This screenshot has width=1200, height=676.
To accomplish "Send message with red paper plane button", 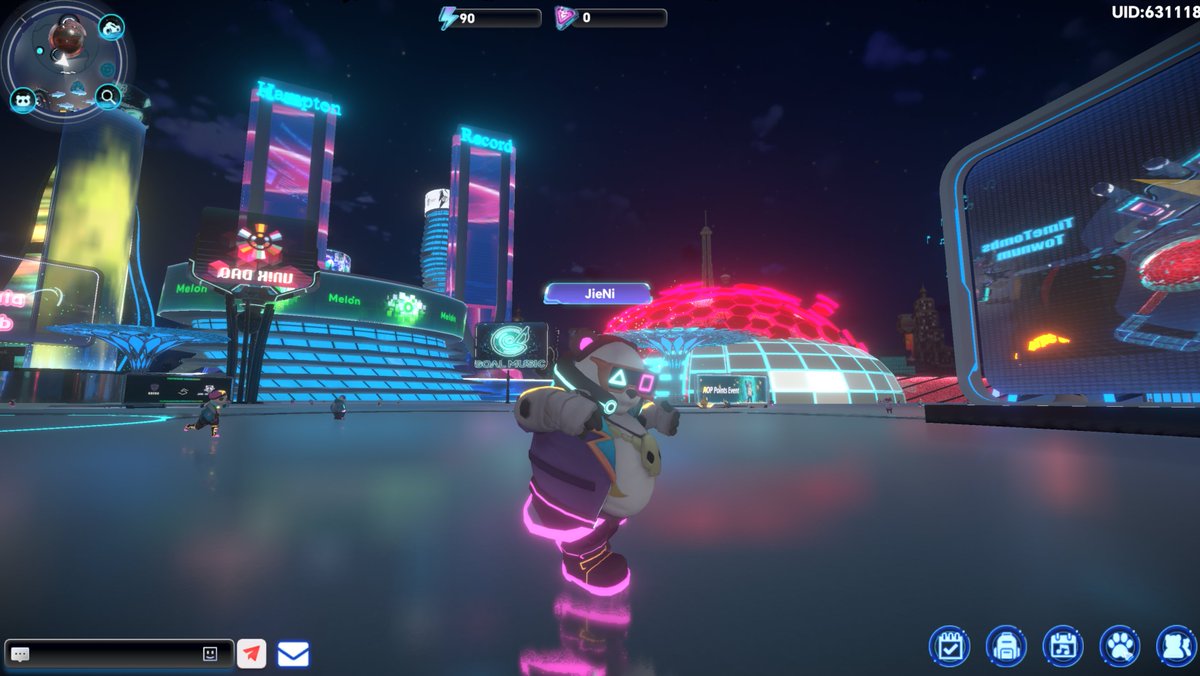I will point(252,654).
